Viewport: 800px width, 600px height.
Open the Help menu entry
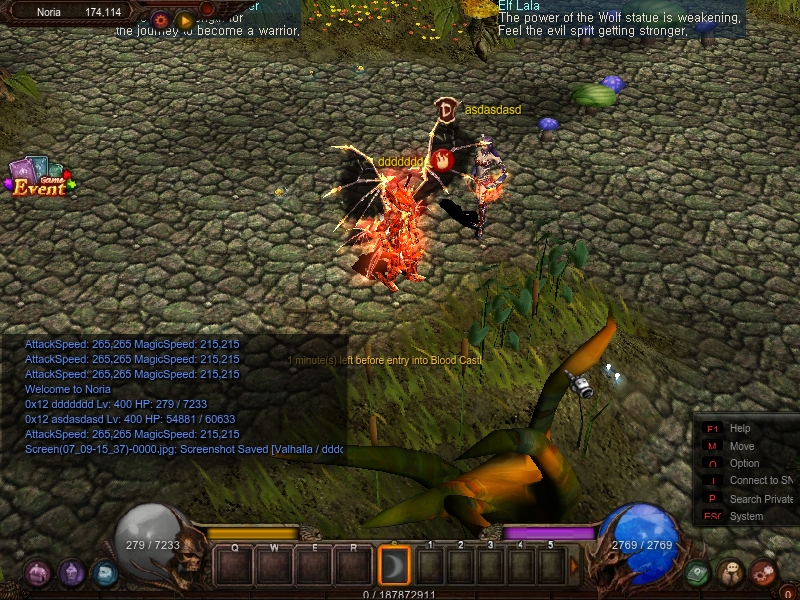pos(740,429)
